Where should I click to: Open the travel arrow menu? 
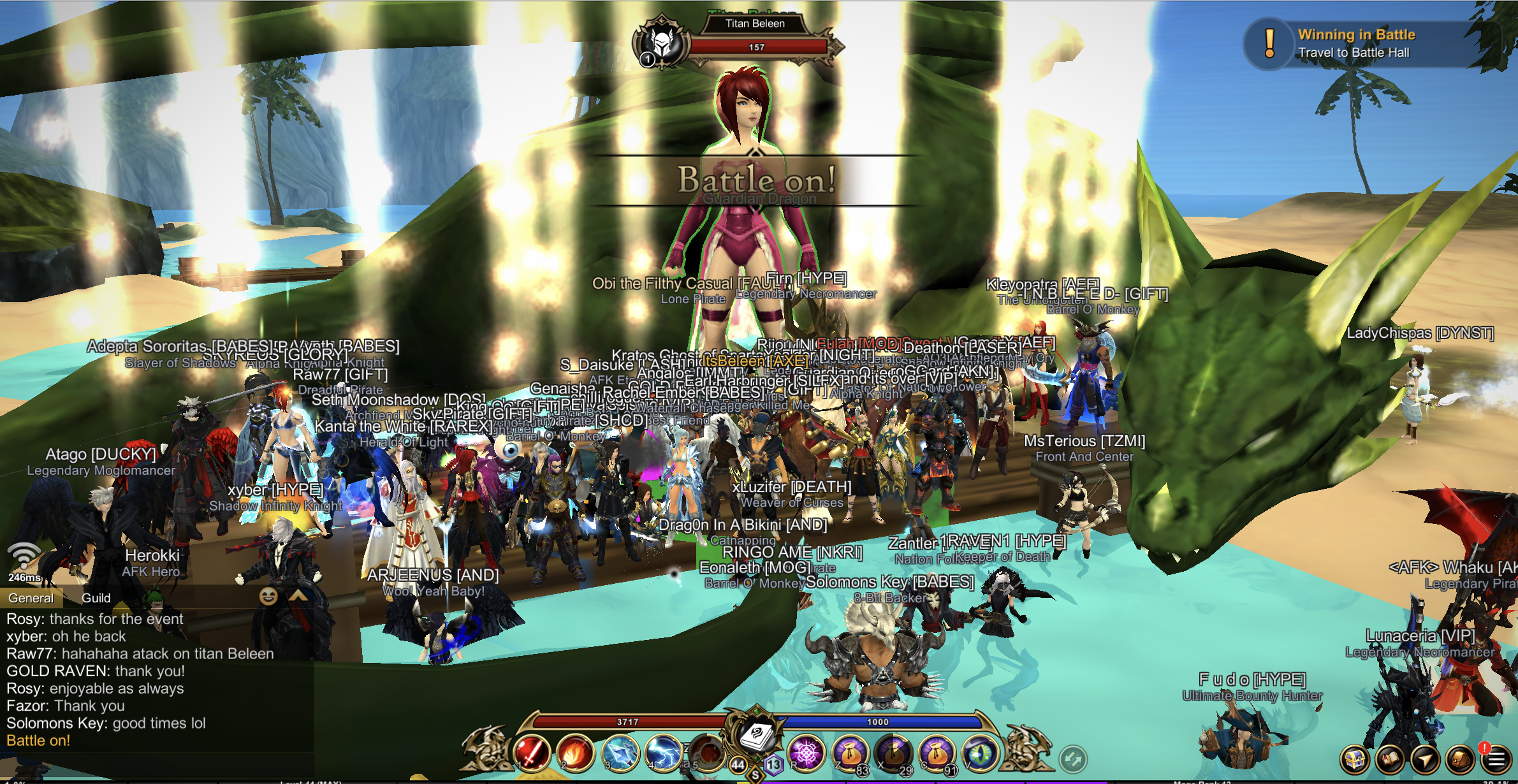pyautogui.click(x=1425, y=759)
